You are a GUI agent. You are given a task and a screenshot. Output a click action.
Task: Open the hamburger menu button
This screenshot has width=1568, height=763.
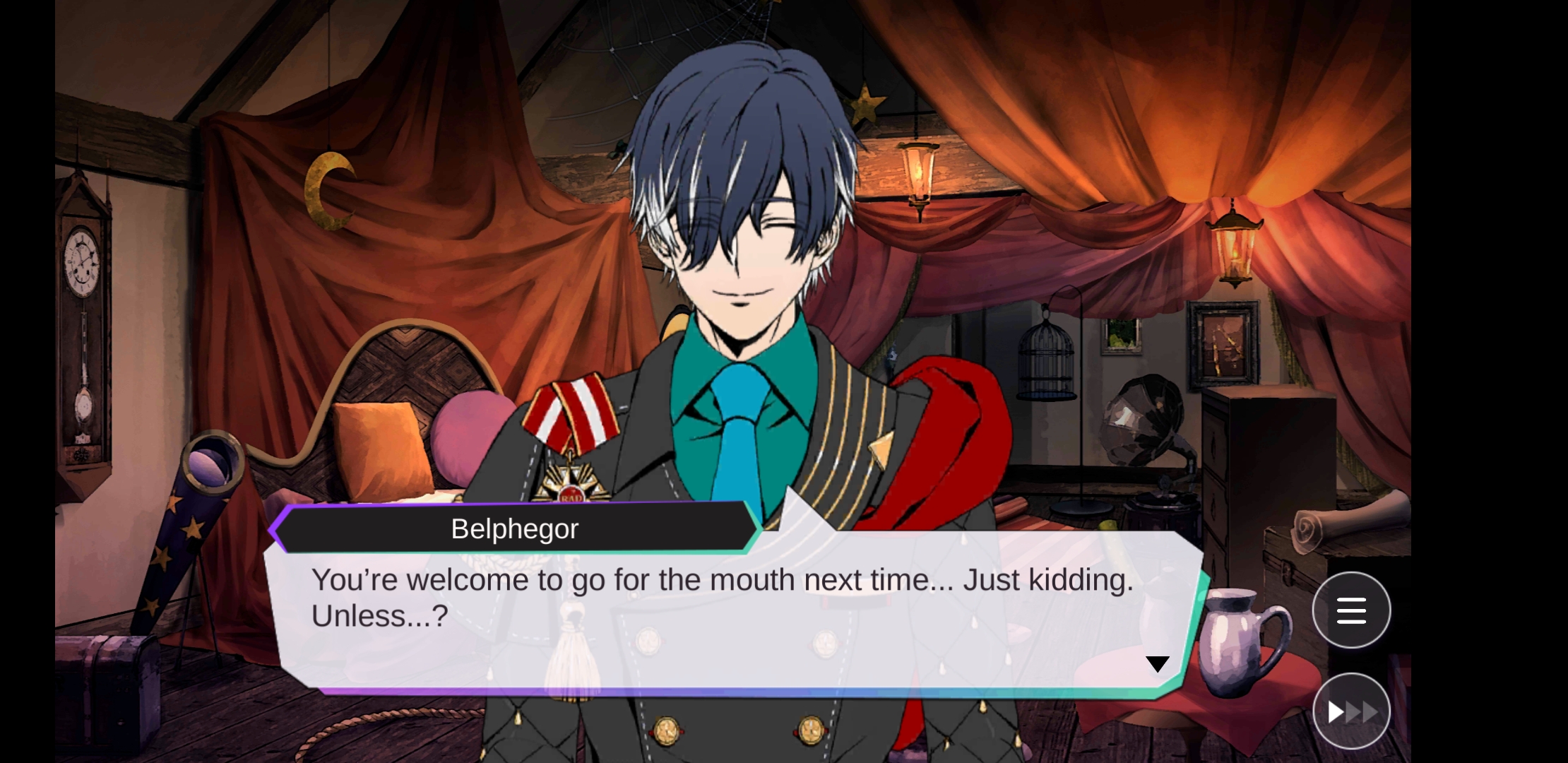pos(1350,610)
